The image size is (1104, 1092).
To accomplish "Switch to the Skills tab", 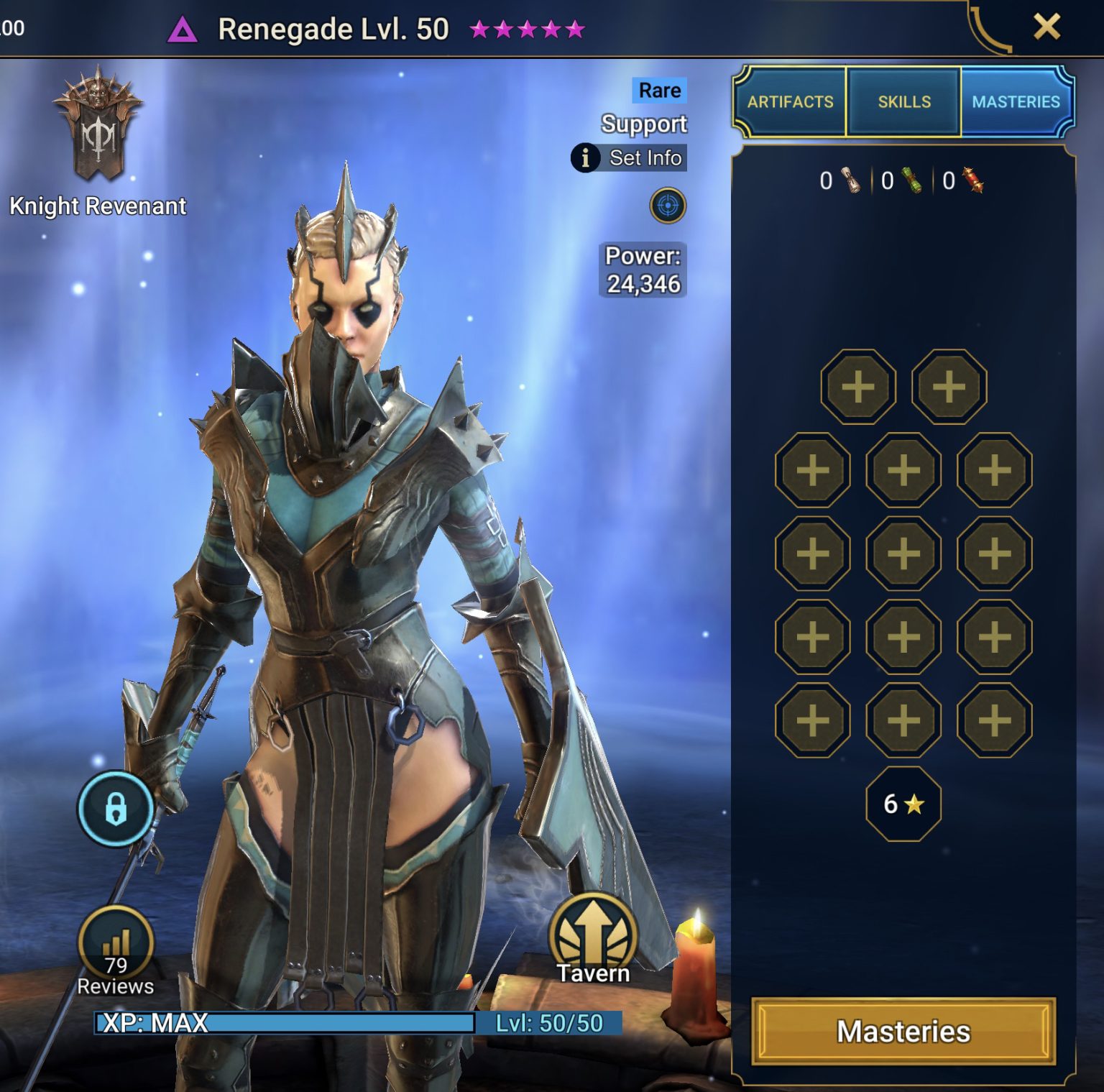I will point(903,101).
